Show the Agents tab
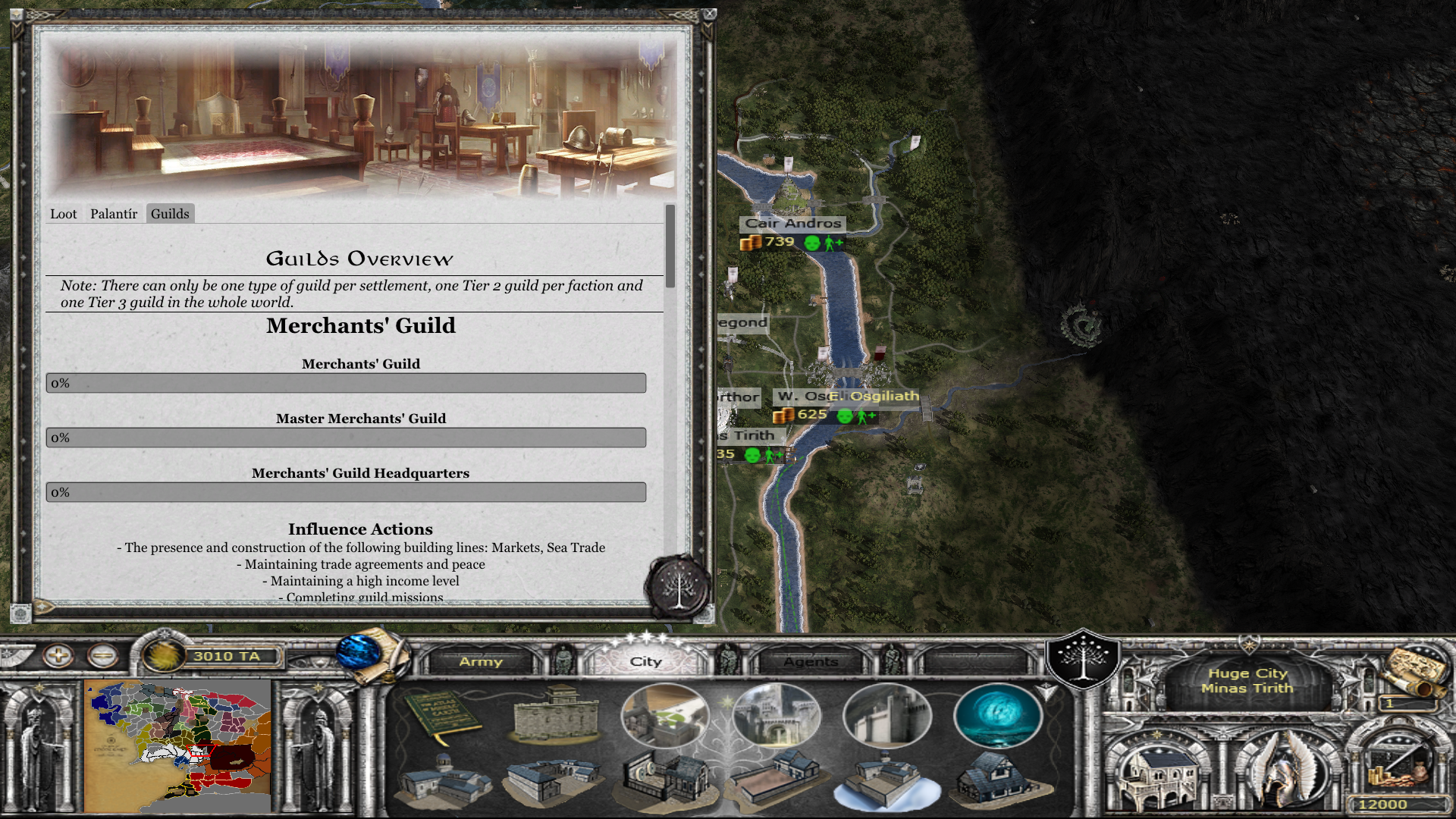This screenshot has width=1456, height=819. click(811, 661)
